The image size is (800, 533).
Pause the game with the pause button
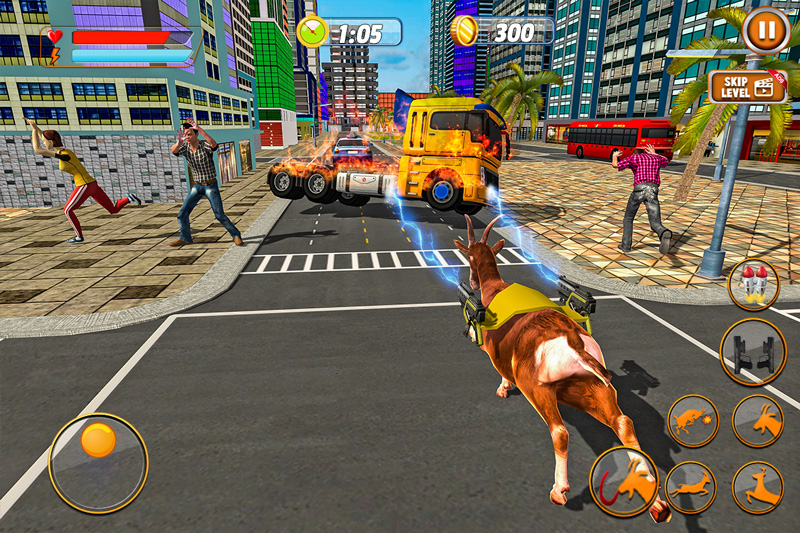pos(765,31)
